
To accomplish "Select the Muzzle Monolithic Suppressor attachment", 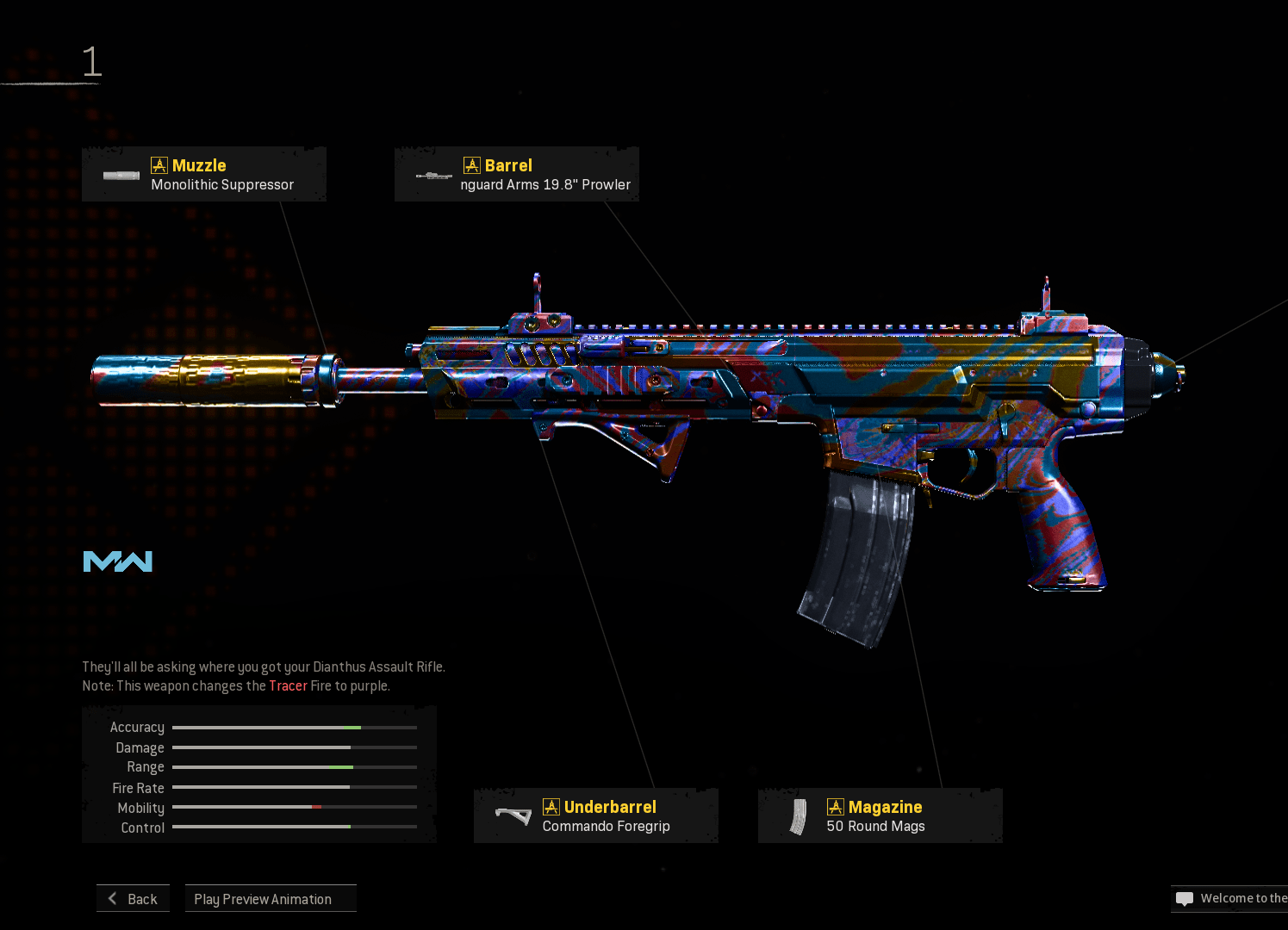I will click(204, 175).
